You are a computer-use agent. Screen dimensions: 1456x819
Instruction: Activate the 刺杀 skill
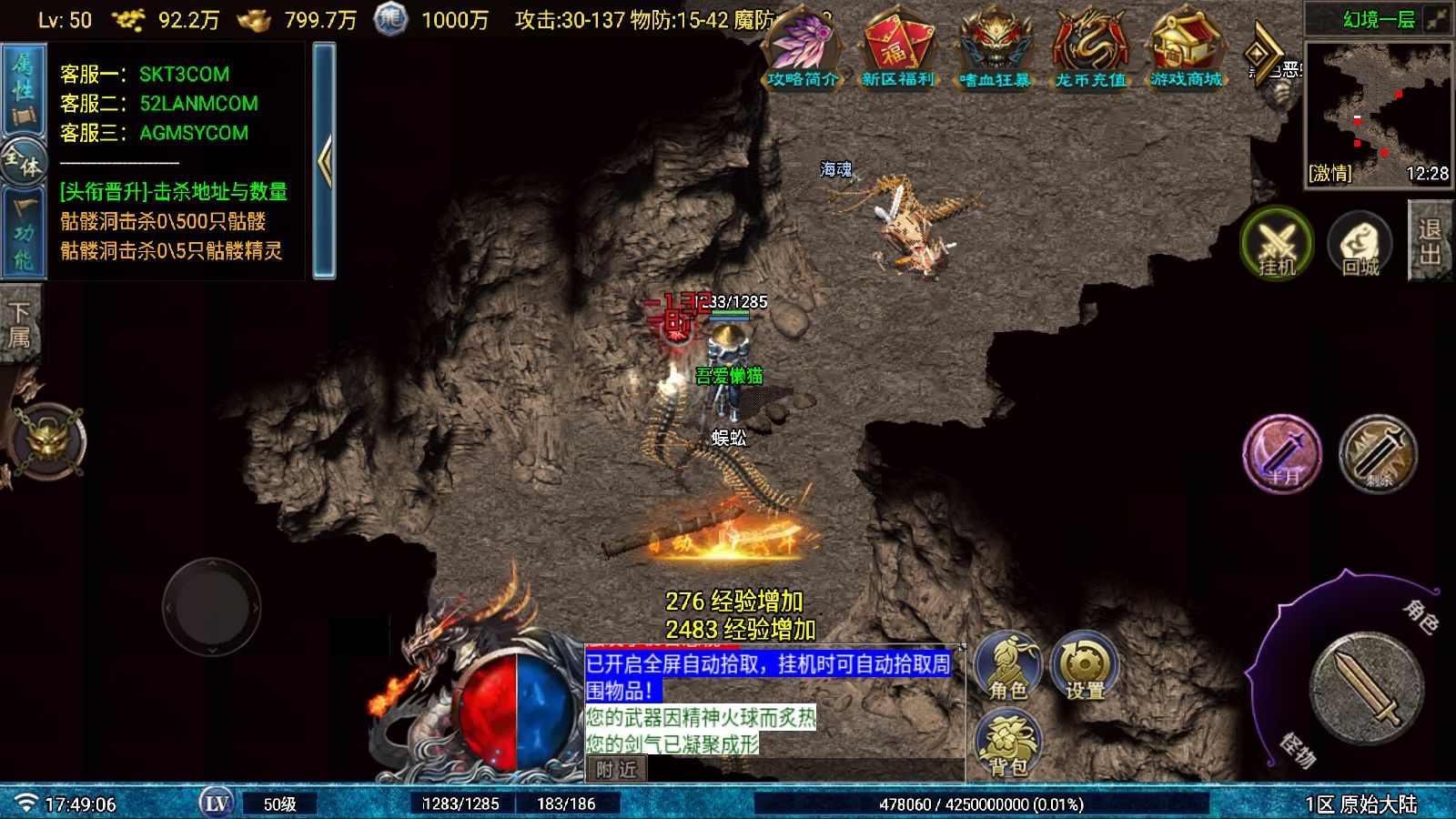(1378, 453)
